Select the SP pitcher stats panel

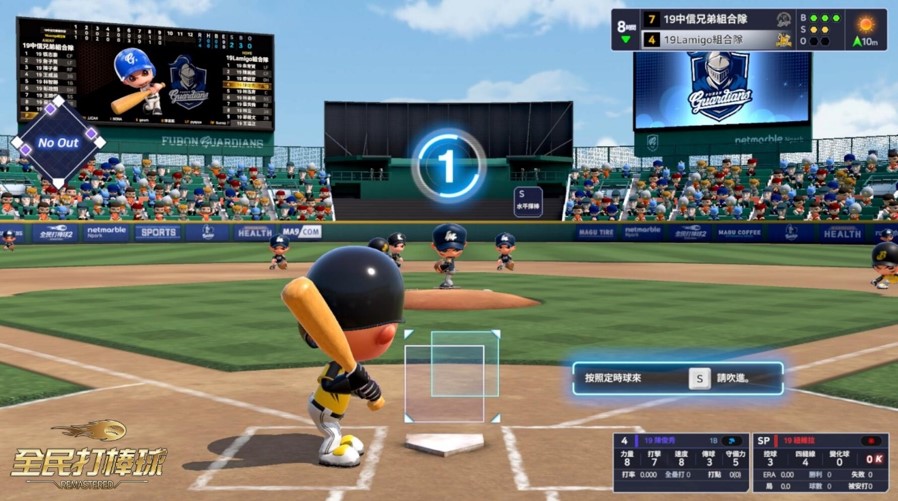coord(820,462)
